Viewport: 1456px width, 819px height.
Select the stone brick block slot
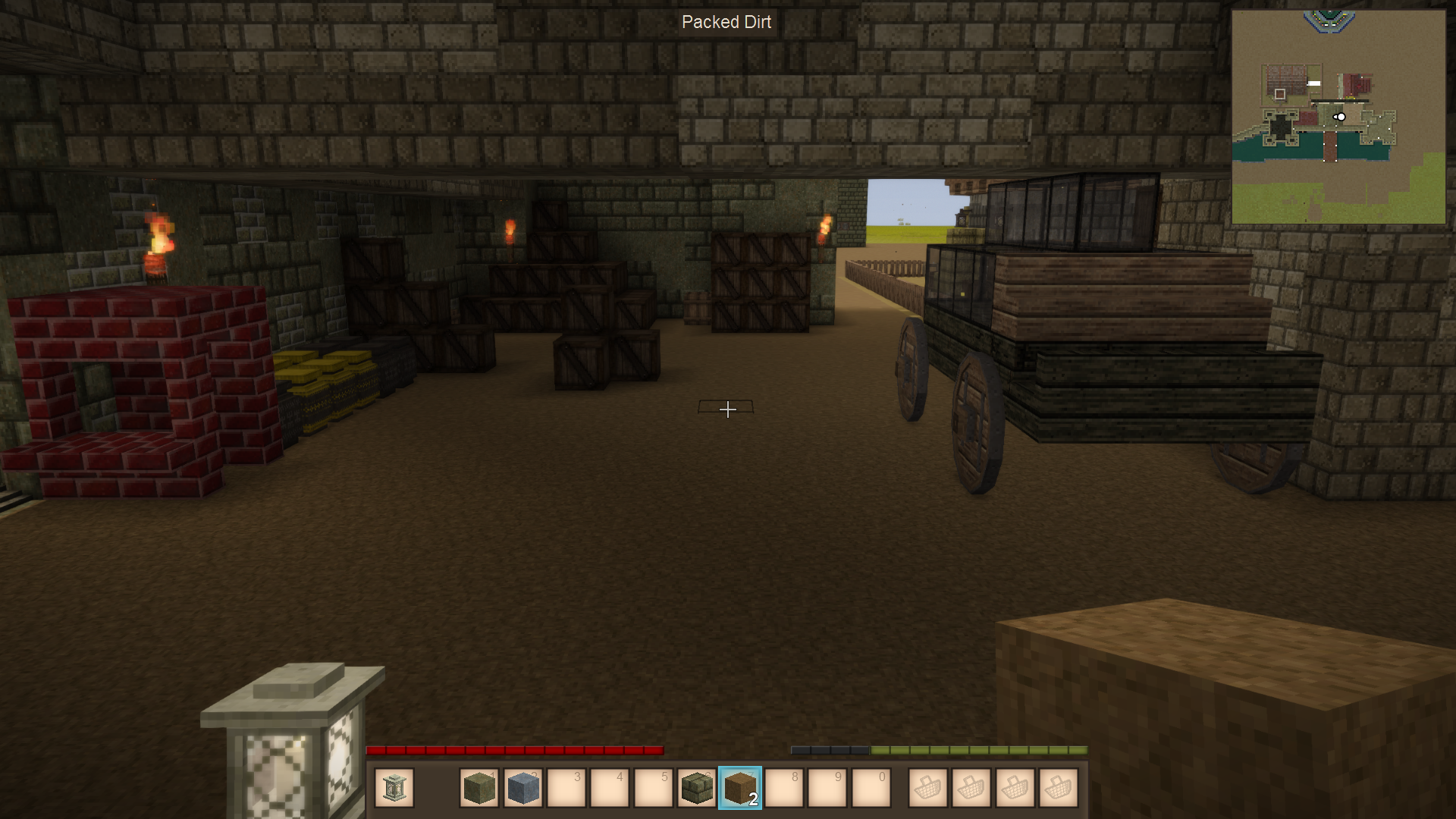(x=696, y=788)
